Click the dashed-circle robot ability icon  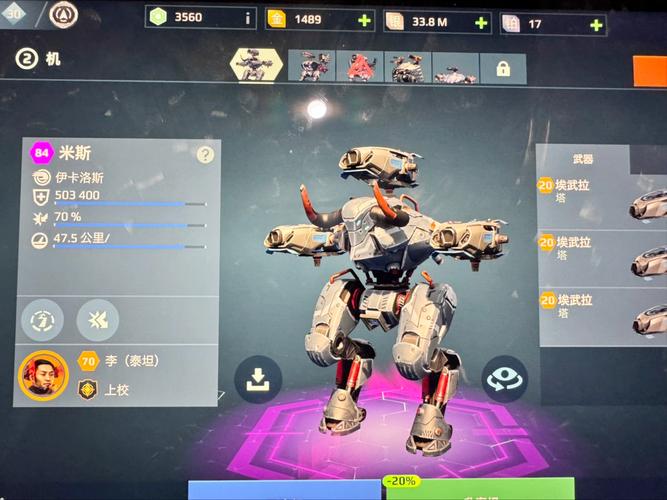pyautogui.click(x=43, y=319)
